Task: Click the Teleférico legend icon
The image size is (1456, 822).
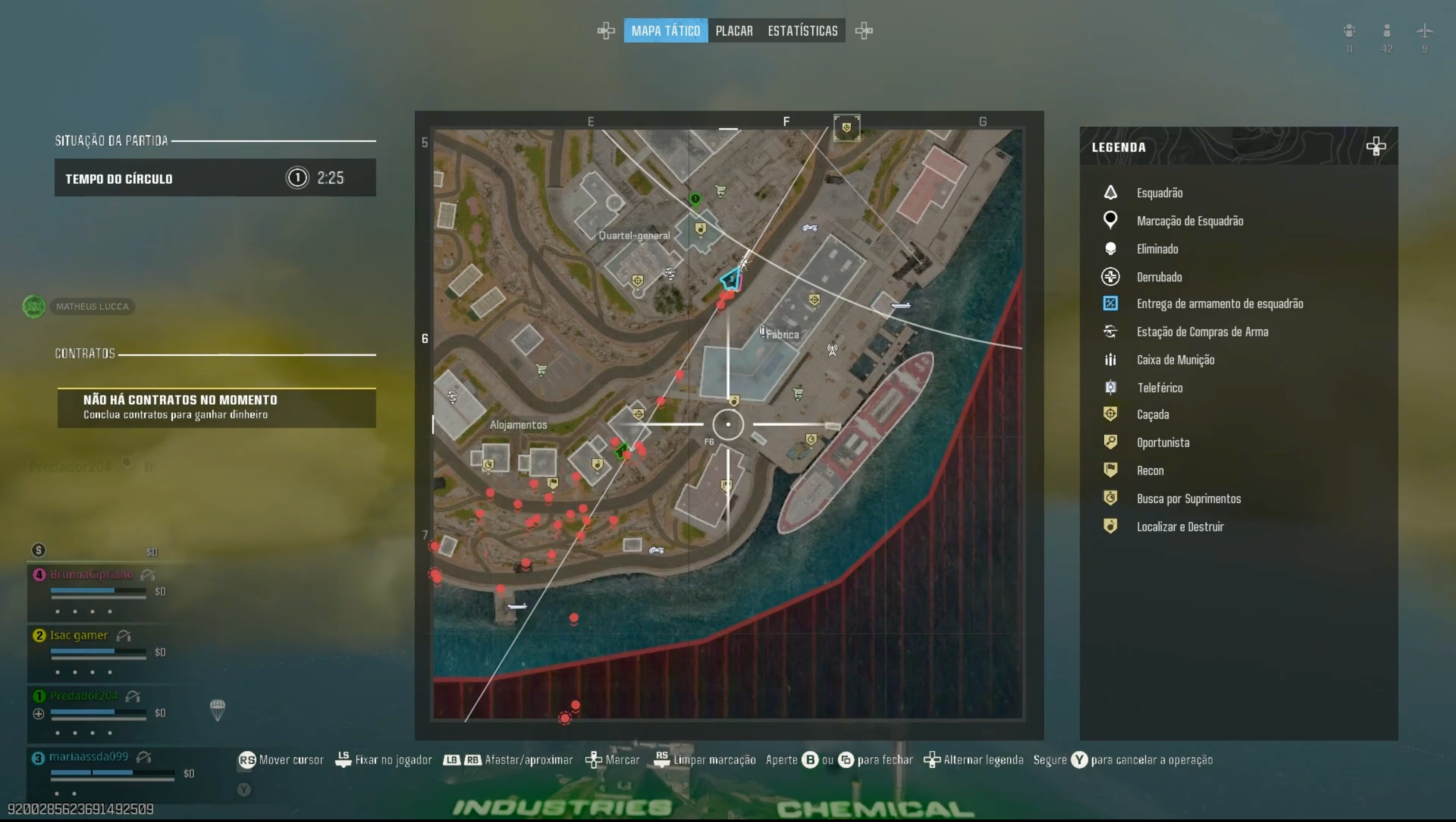Action: (1111, 387)
